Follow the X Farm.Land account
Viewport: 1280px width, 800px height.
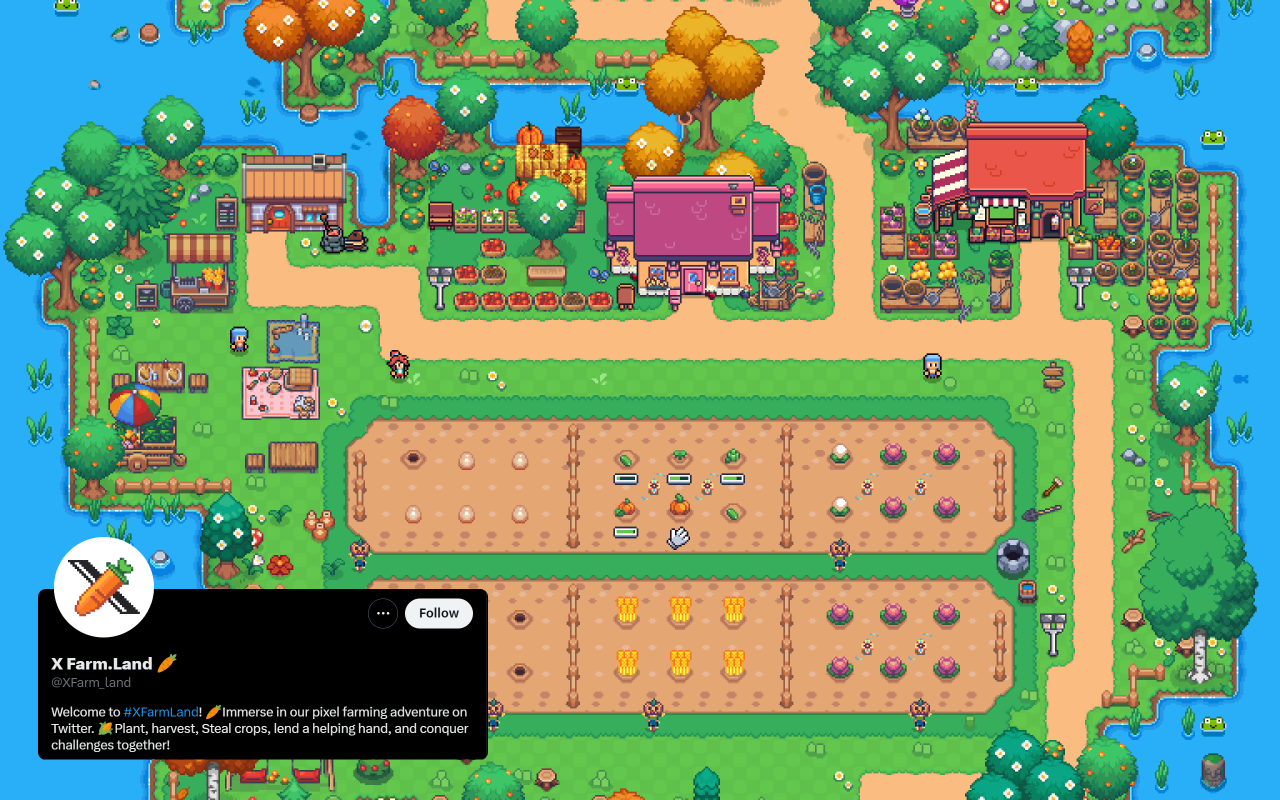(438, 613)
